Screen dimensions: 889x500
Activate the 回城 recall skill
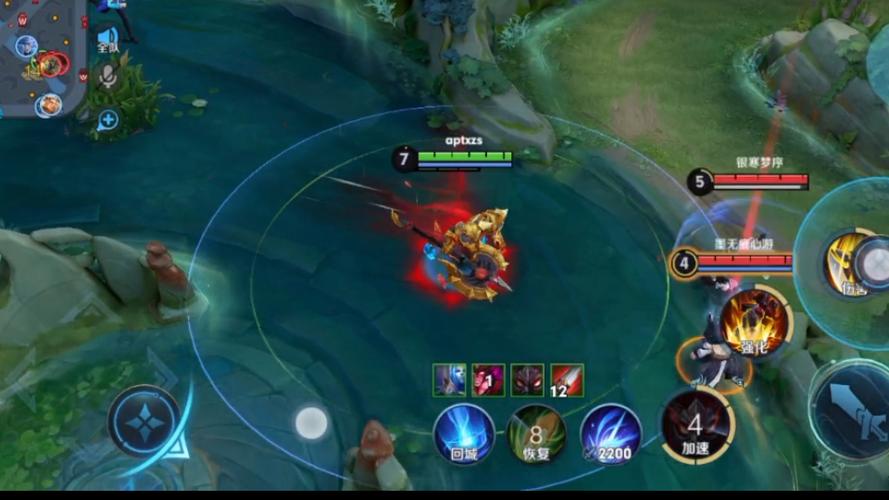(x=464, y=433)
